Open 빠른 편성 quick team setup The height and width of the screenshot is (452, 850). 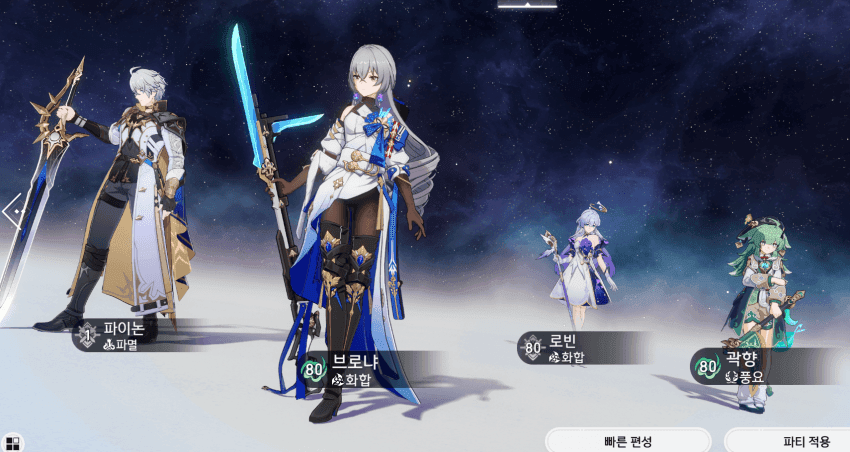[x=628, y=441]
